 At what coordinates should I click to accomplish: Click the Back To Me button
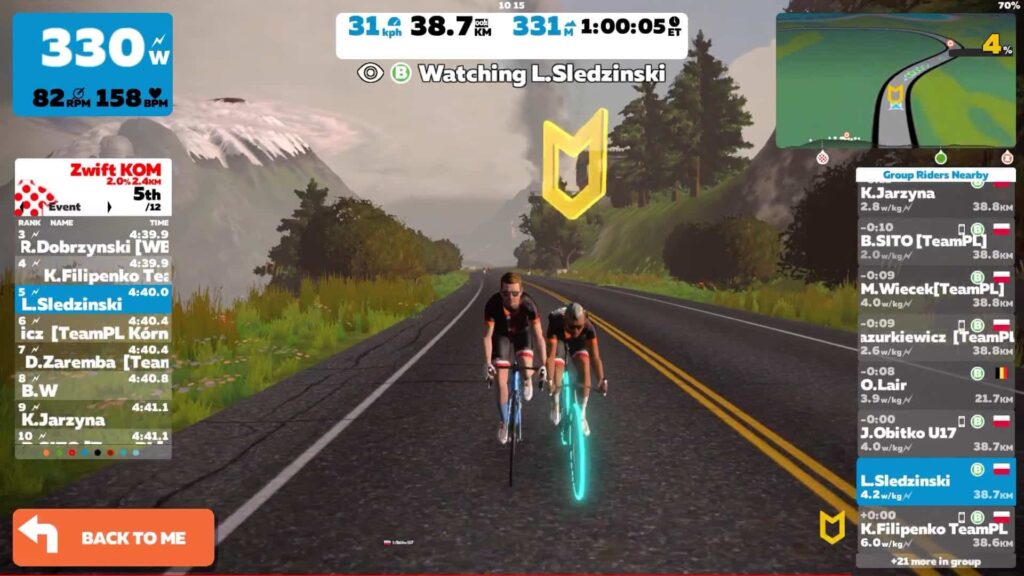coord(113,537)
